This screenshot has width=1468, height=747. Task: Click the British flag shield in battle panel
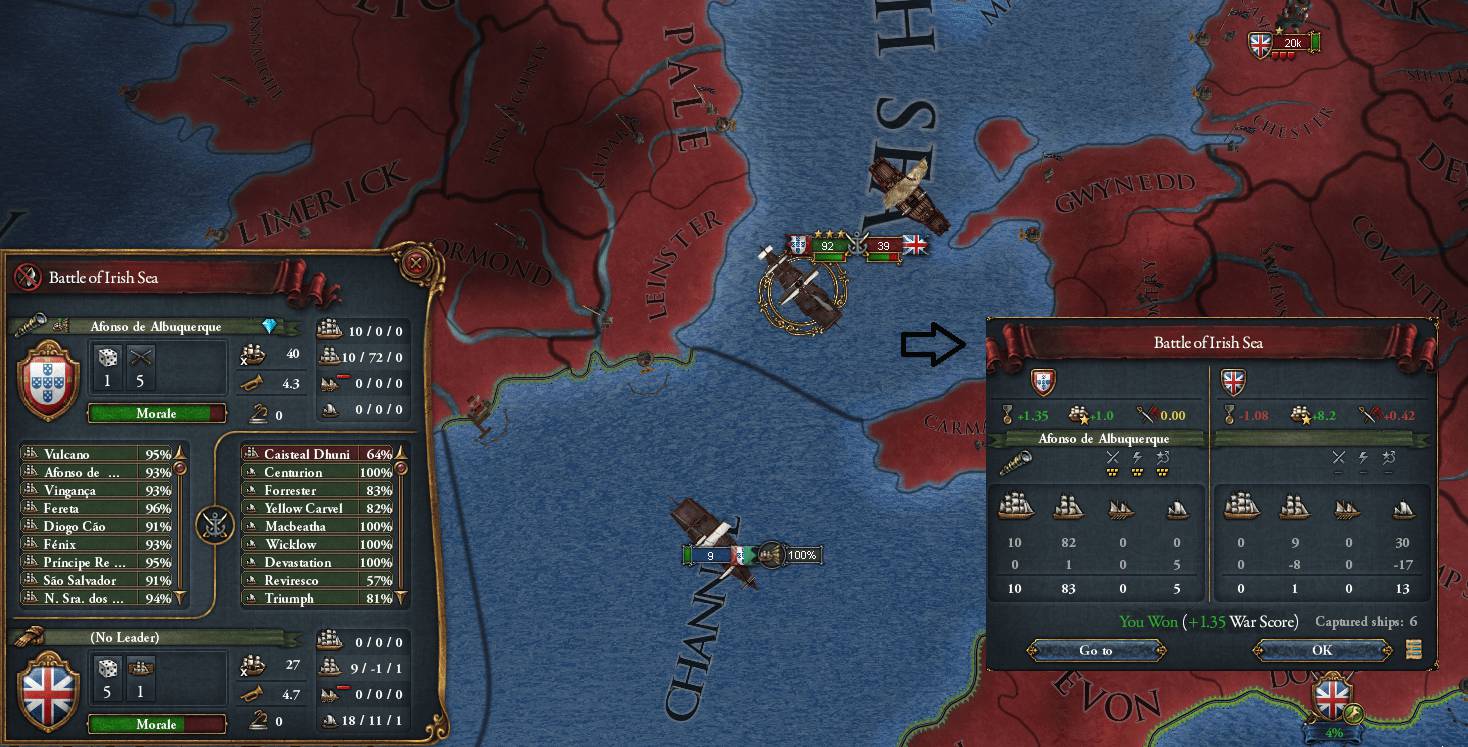[48, 690]
